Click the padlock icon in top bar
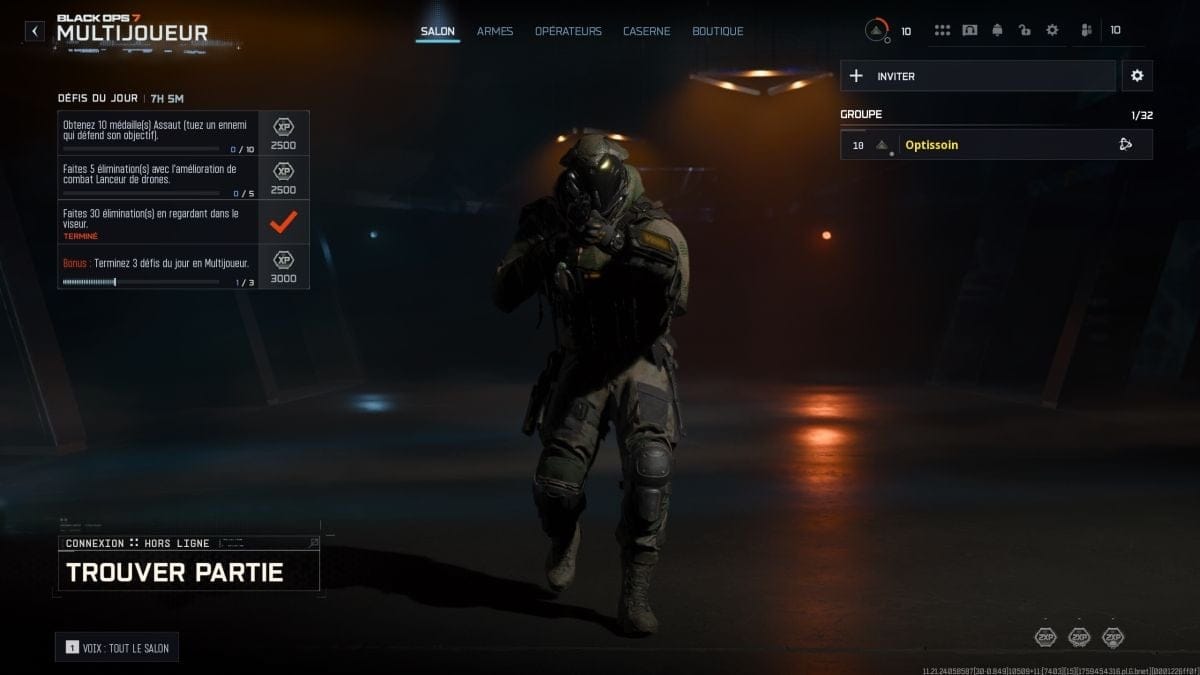This screenshot has height=675, width=1200. tap(1024, 31)
